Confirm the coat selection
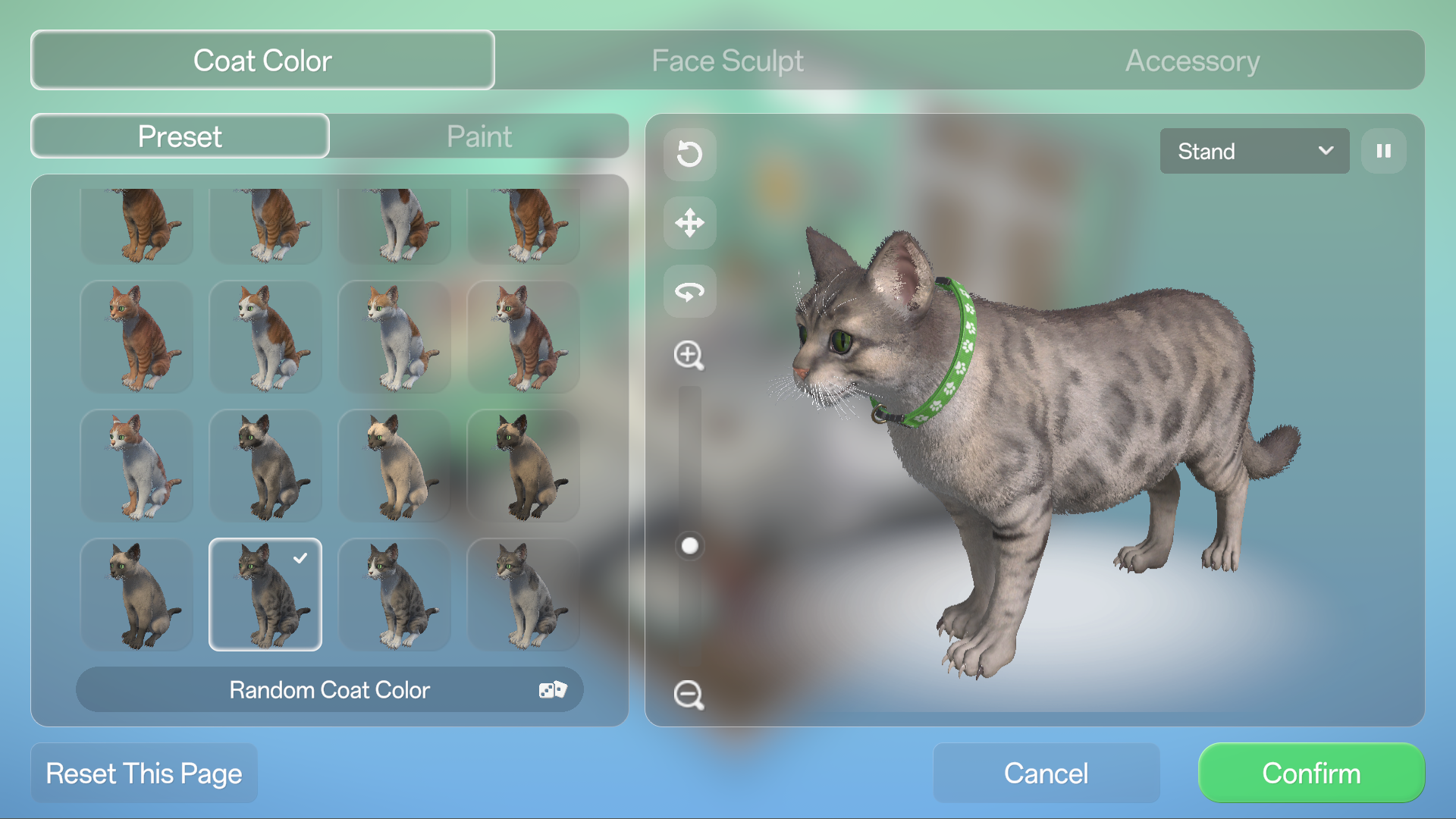 tap(1311, 773)
